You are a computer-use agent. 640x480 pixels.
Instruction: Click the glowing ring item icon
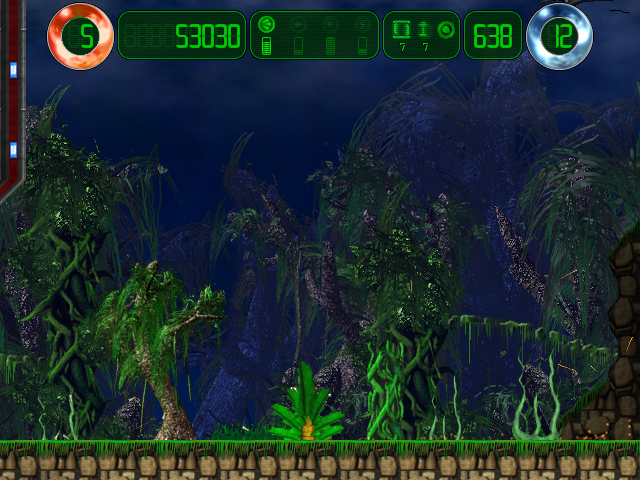click(446, 27)
